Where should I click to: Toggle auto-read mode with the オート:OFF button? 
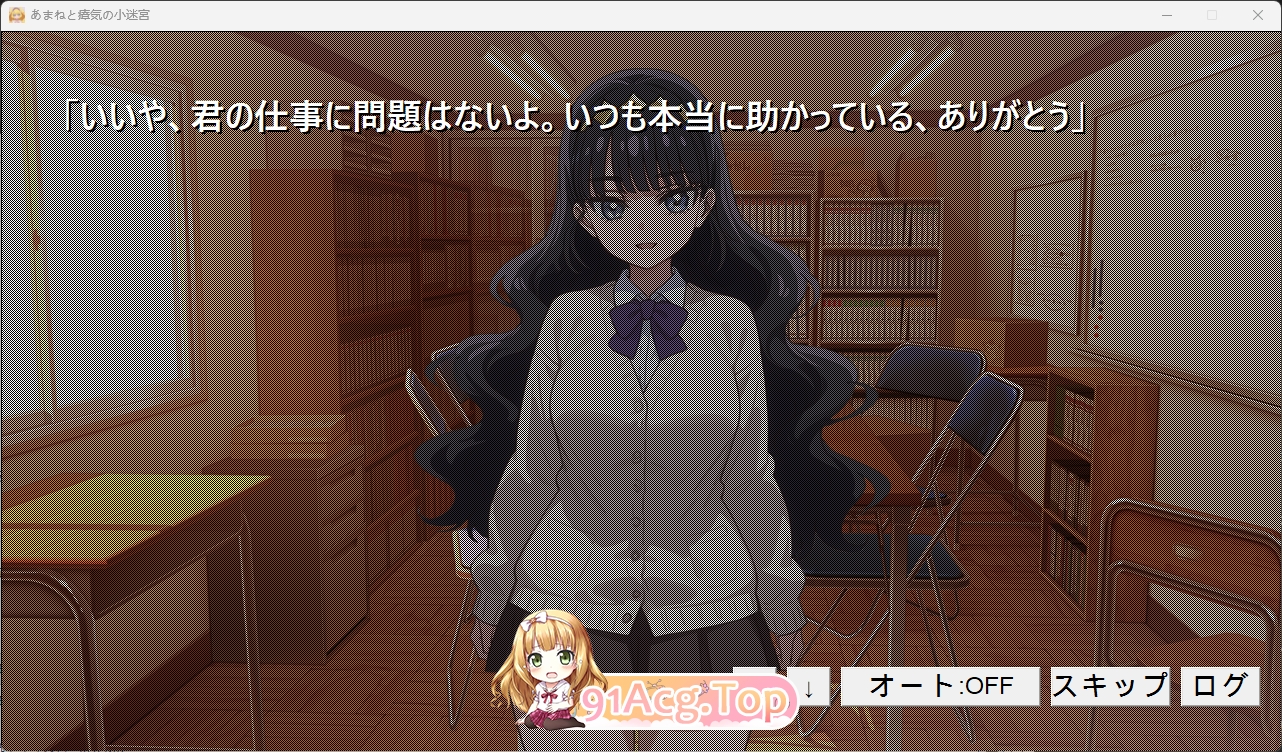click(939, 686)
